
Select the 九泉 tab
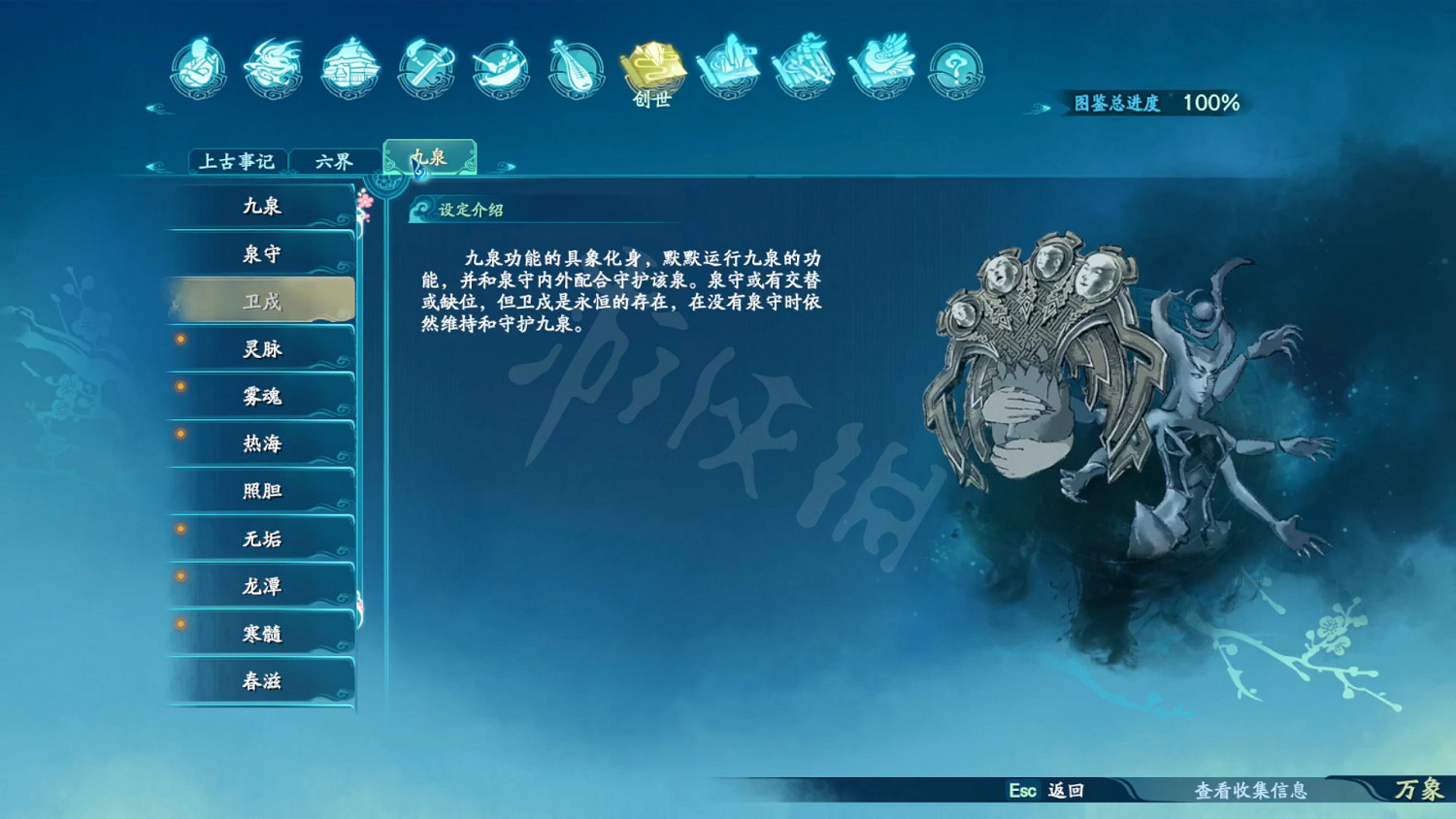pyautogui.click(x=428, y=157)
